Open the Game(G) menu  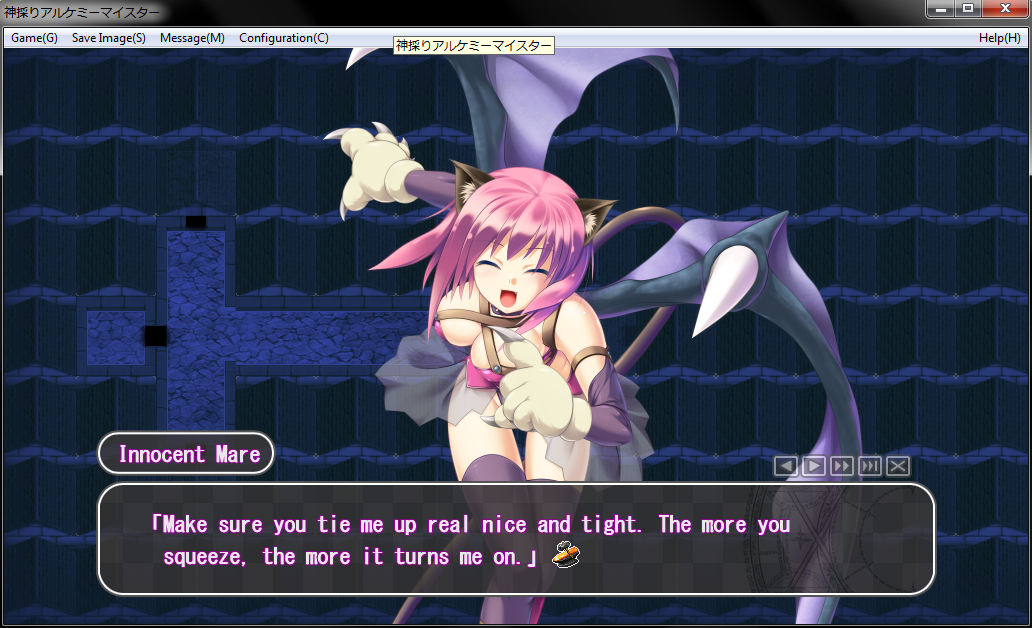34,38
